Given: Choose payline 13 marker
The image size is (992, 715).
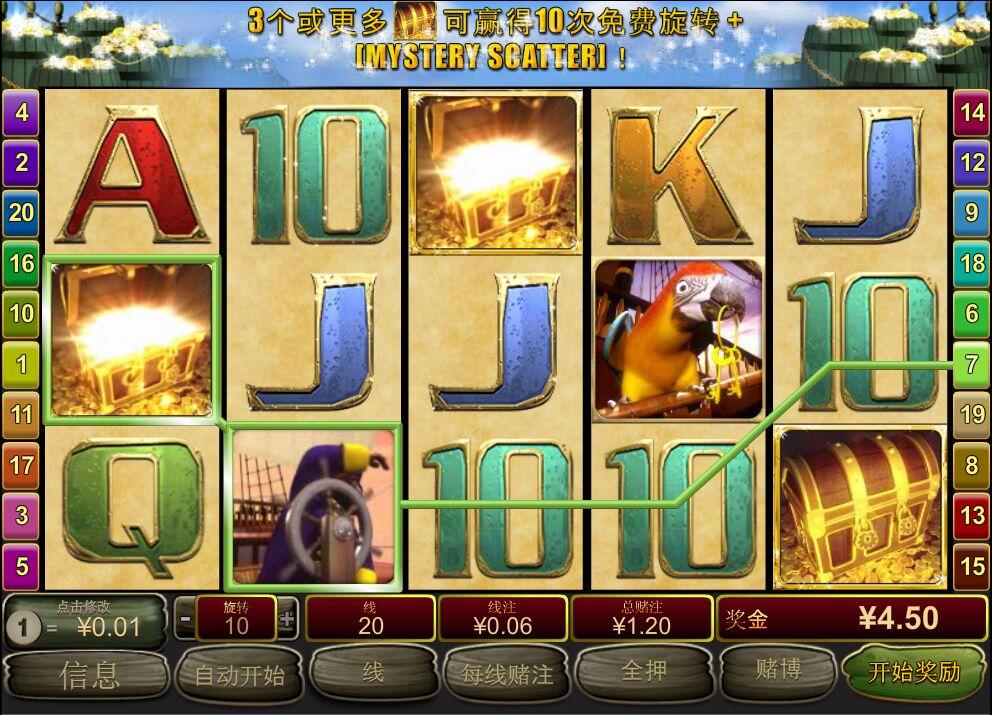Looking at the screenshot, I should pyautogui.click(x=971, y=516).
